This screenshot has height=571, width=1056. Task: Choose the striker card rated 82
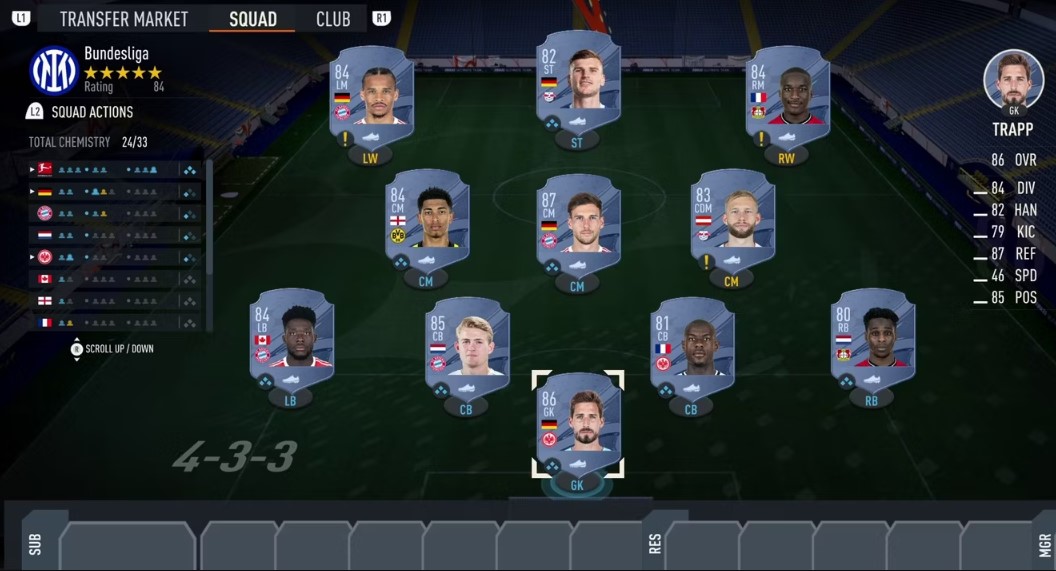577,83
